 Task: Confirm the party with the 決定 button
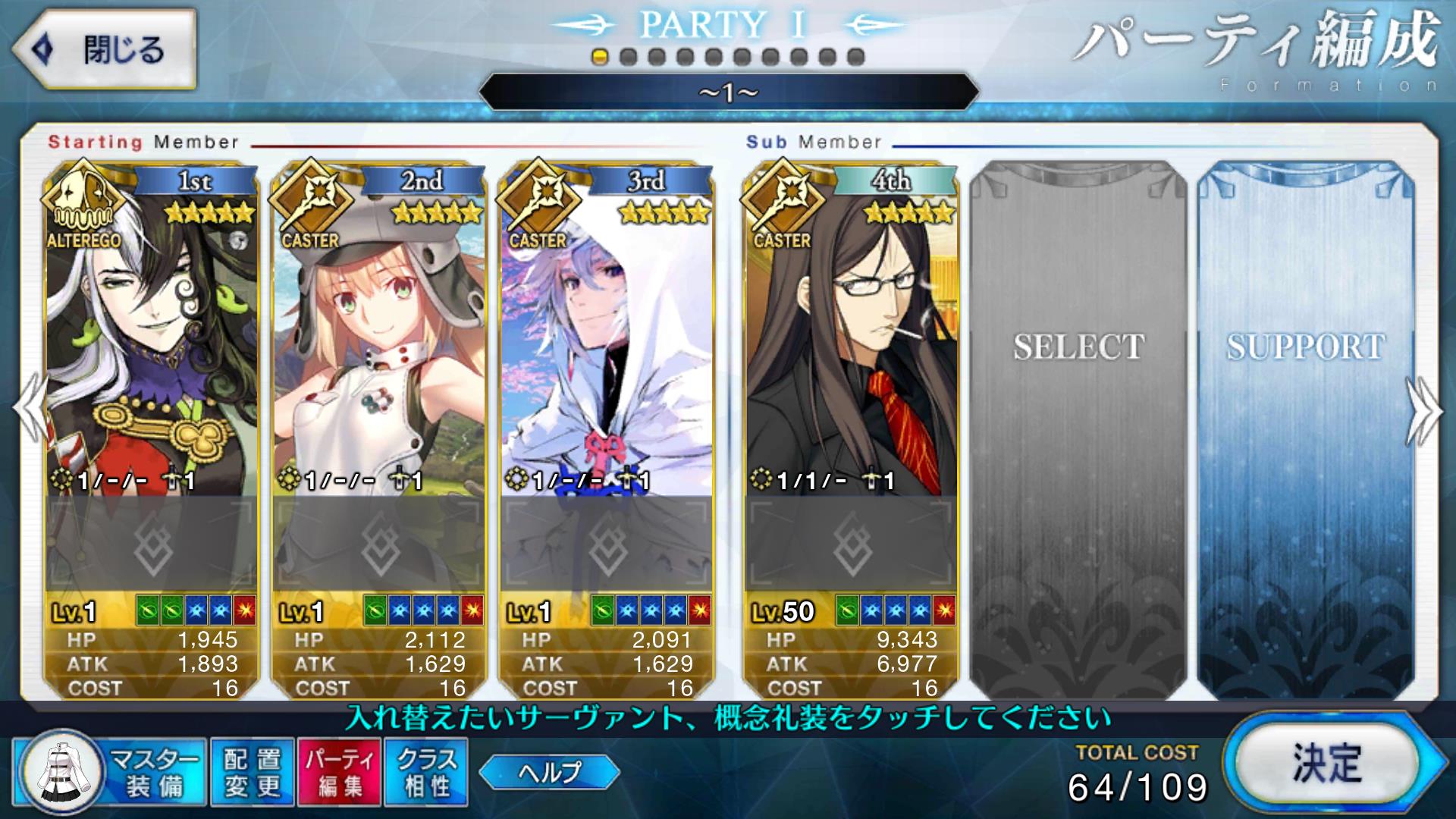[1327, 764]
